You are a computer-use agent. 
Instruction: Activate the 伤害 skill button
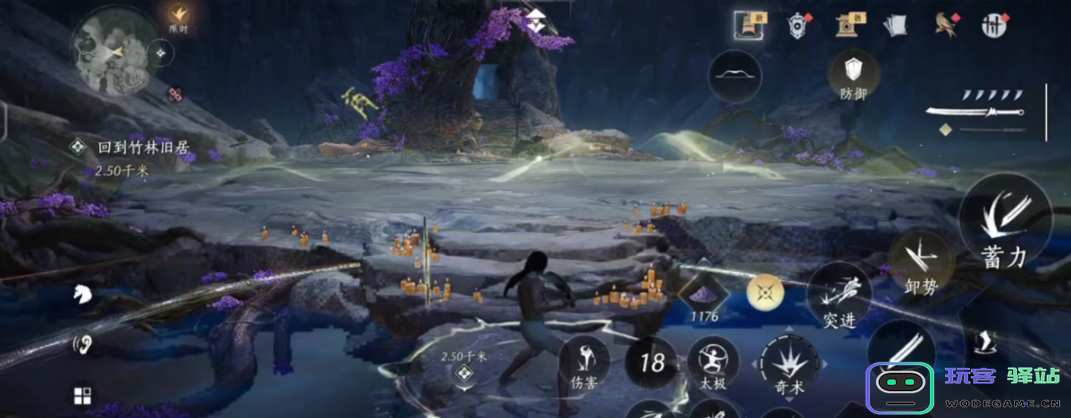point(585,362)
